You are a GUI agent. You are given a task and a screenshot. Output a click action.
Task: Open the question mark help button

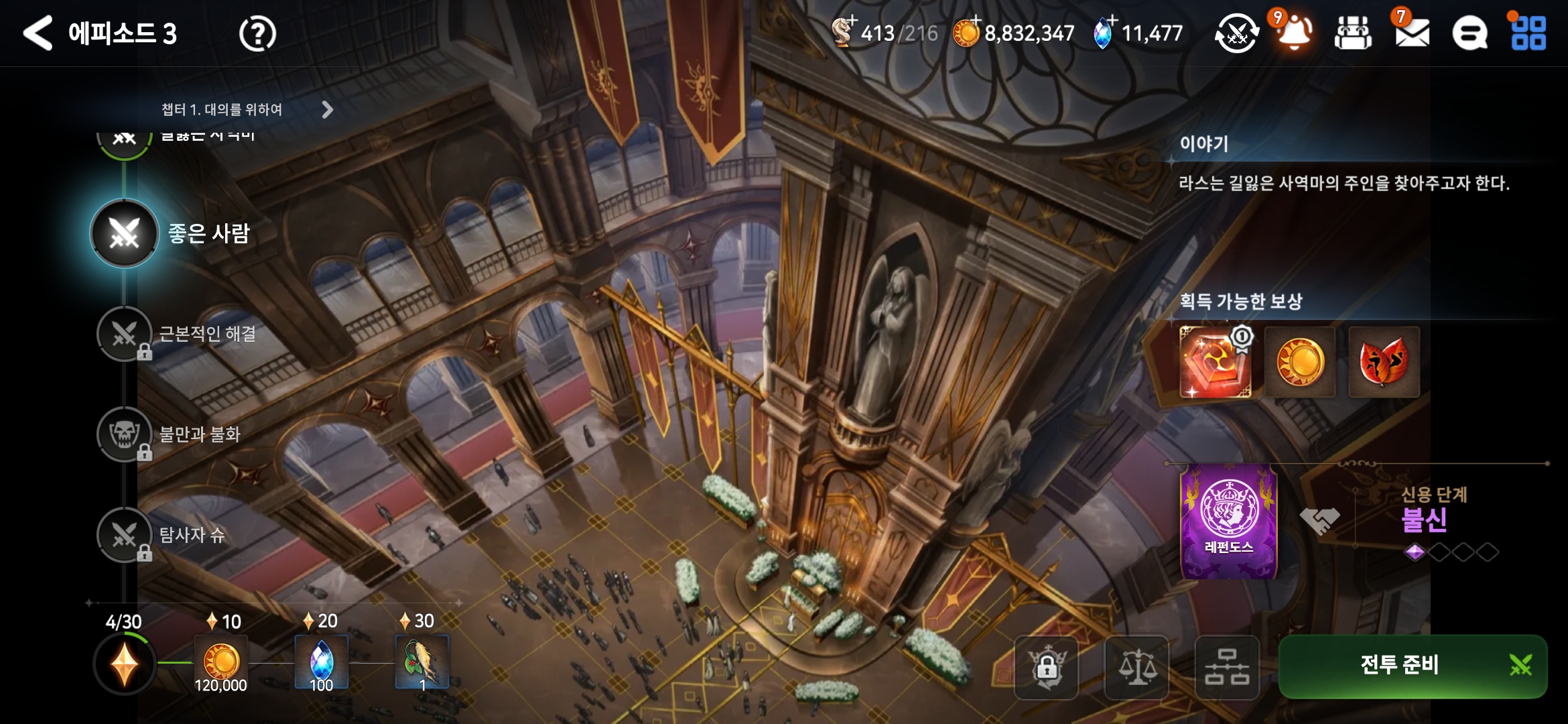(257, 34)
